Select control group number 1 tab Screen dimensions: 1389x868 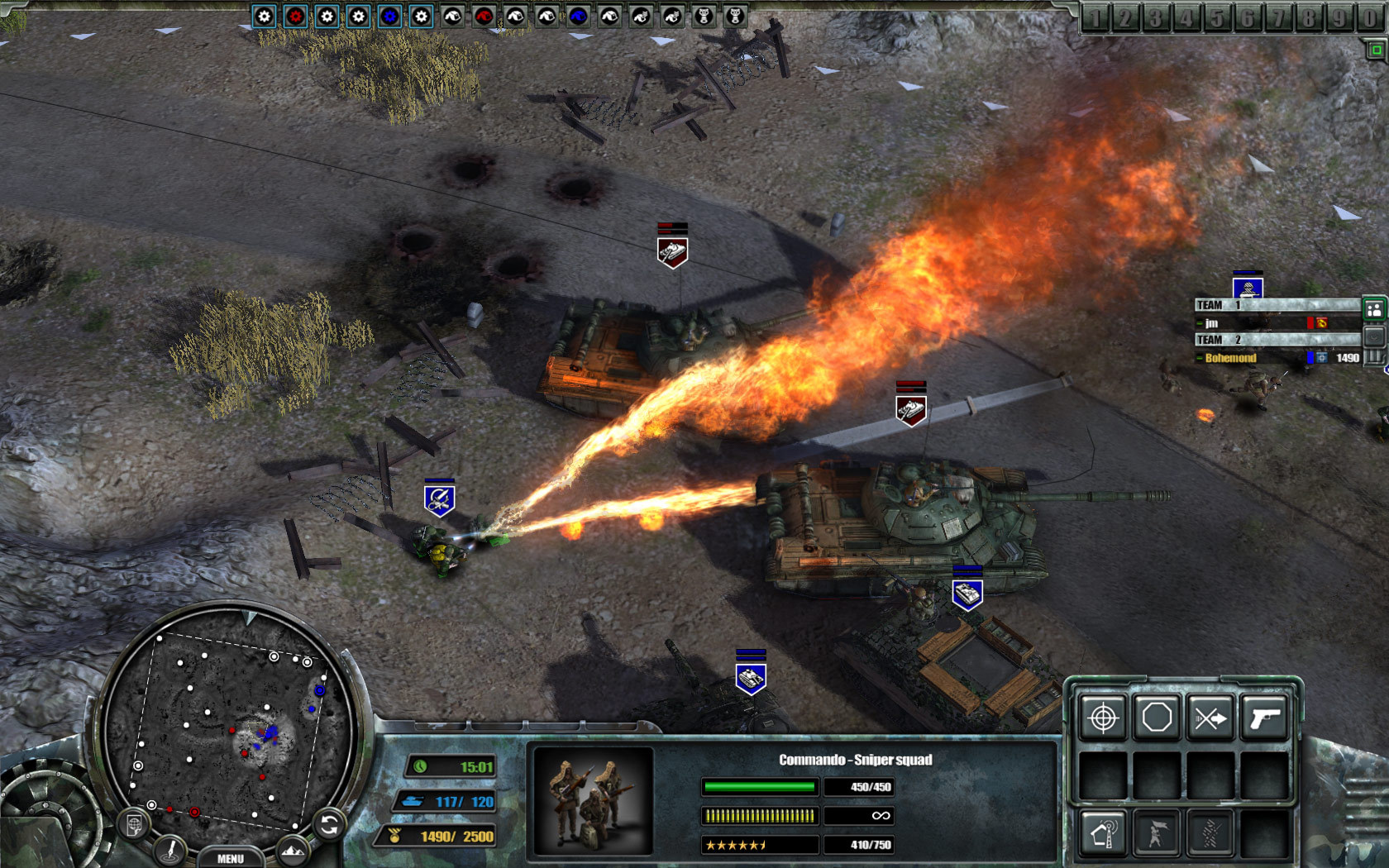tap(1098, 14)
